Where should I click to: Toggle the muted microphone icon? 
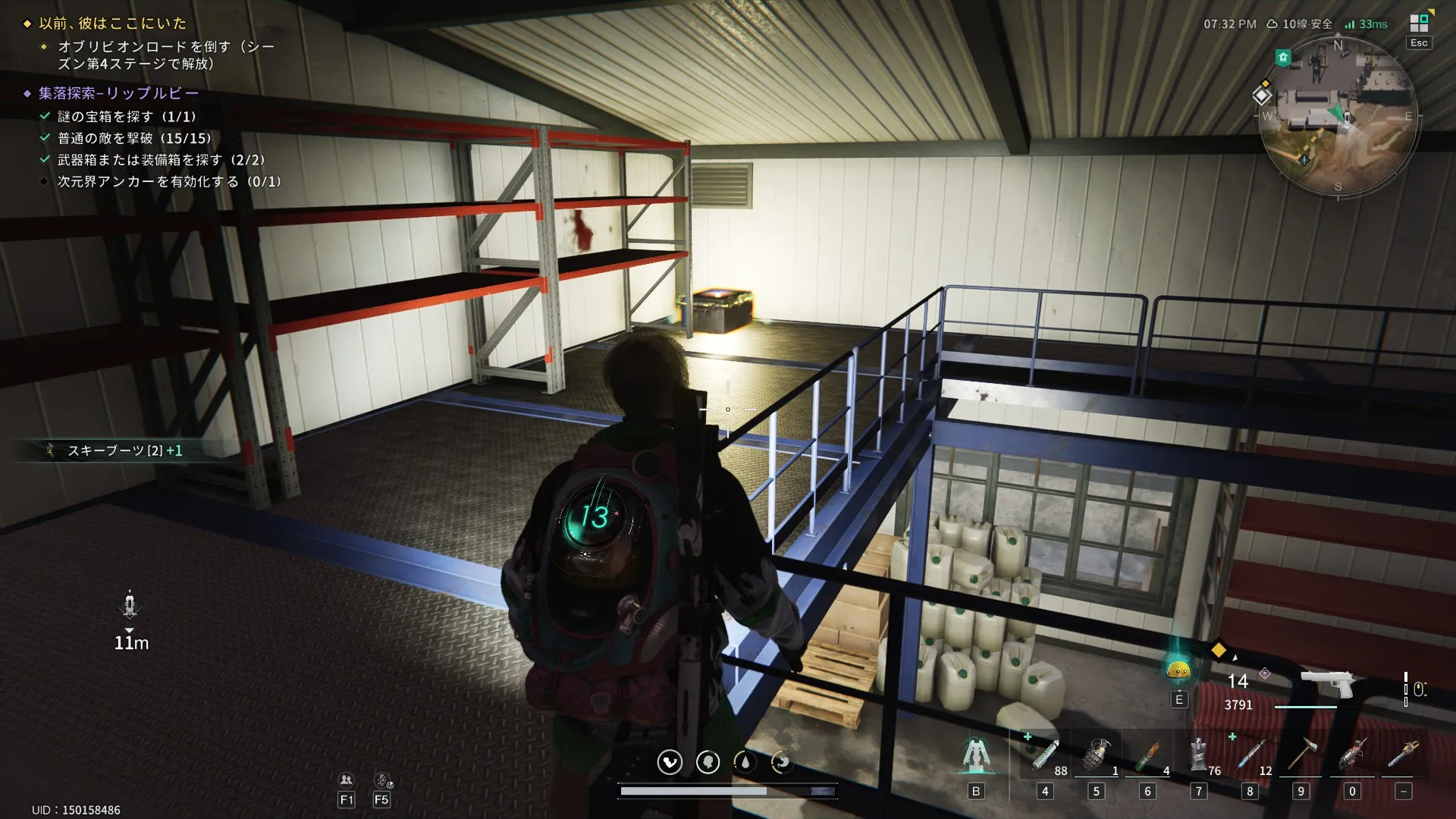[383, 780]
